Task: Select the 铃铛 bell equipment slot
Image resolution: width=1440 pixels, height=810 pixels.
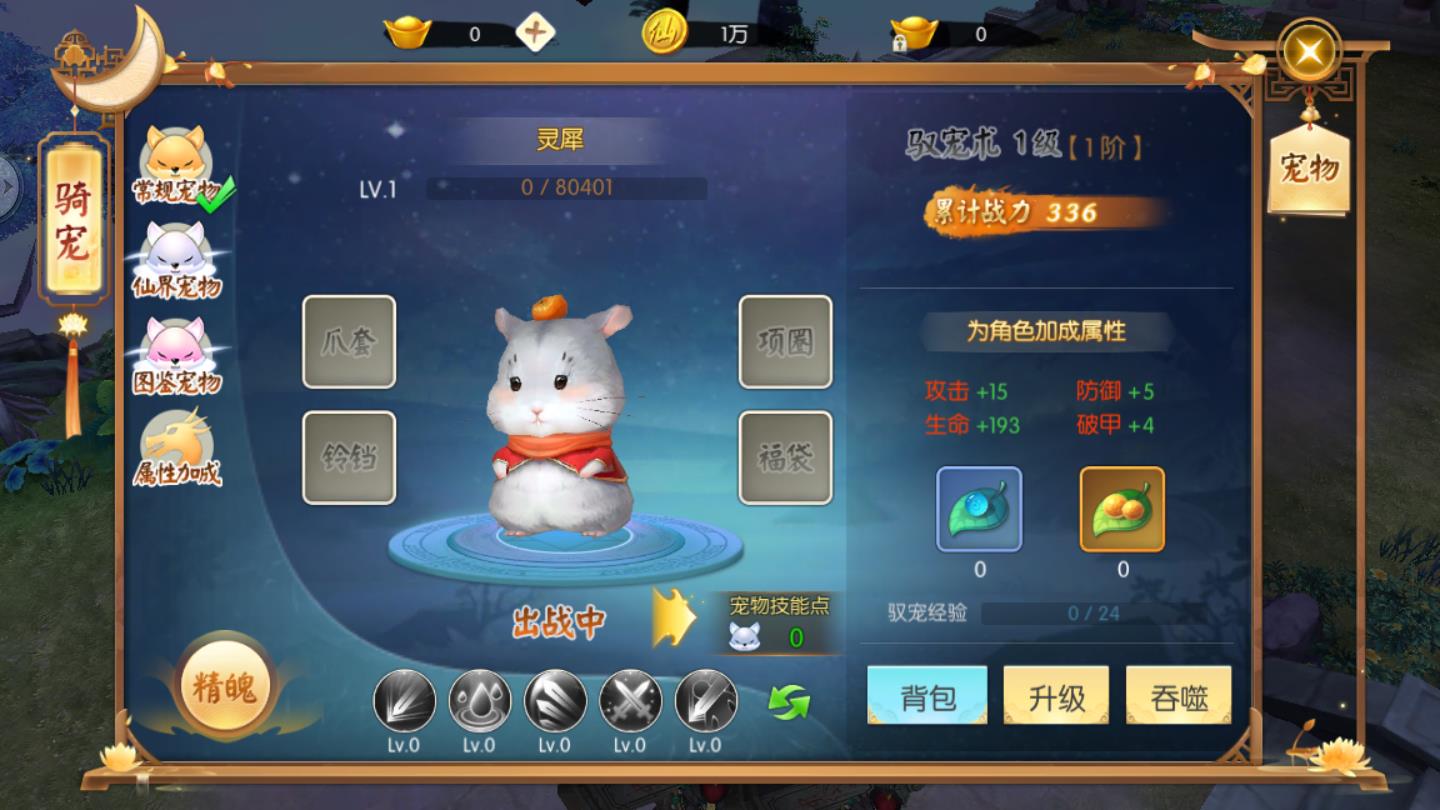Action: point(349,458)
